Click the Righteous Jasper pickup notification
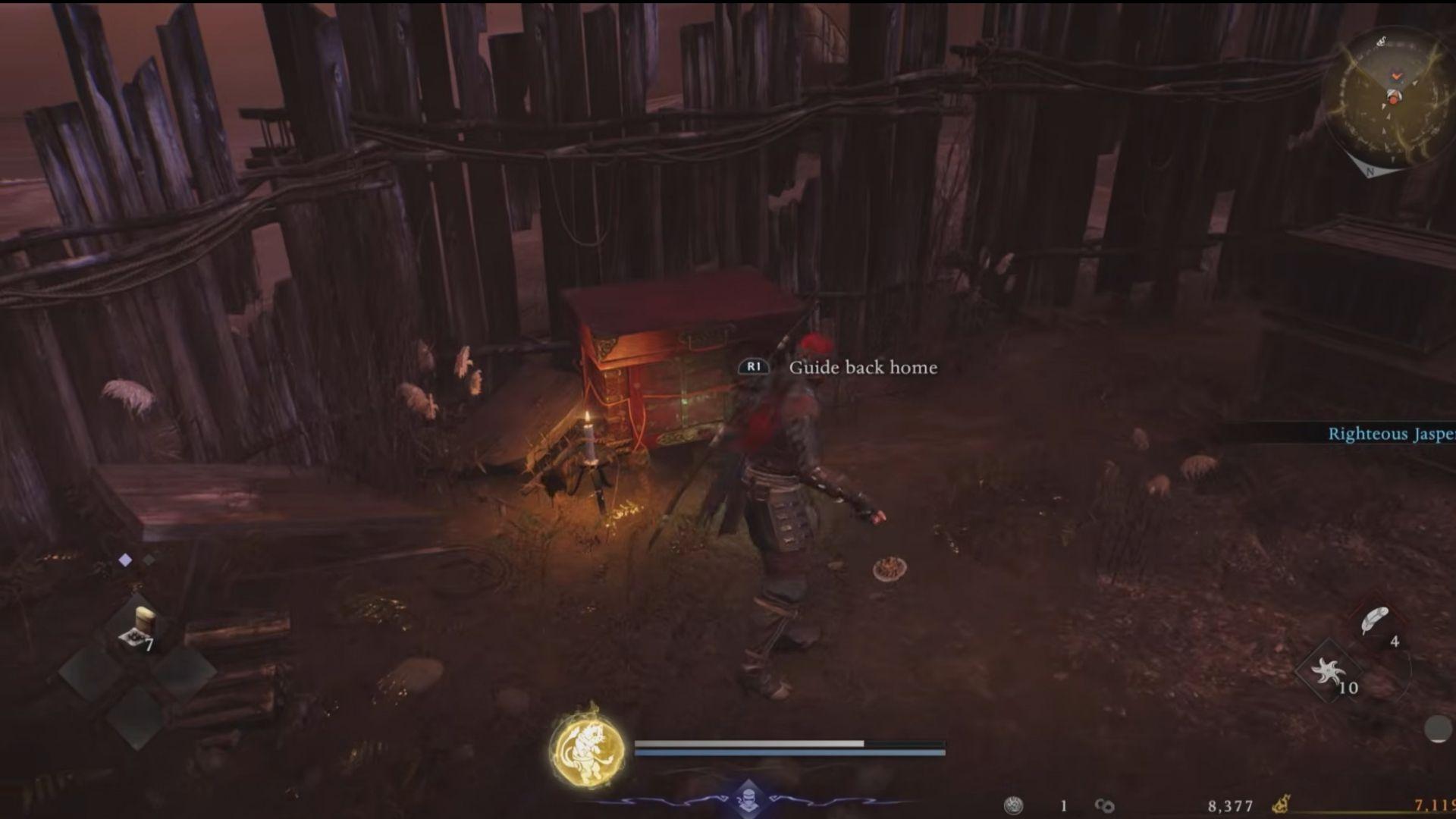 coord(1390,434)
